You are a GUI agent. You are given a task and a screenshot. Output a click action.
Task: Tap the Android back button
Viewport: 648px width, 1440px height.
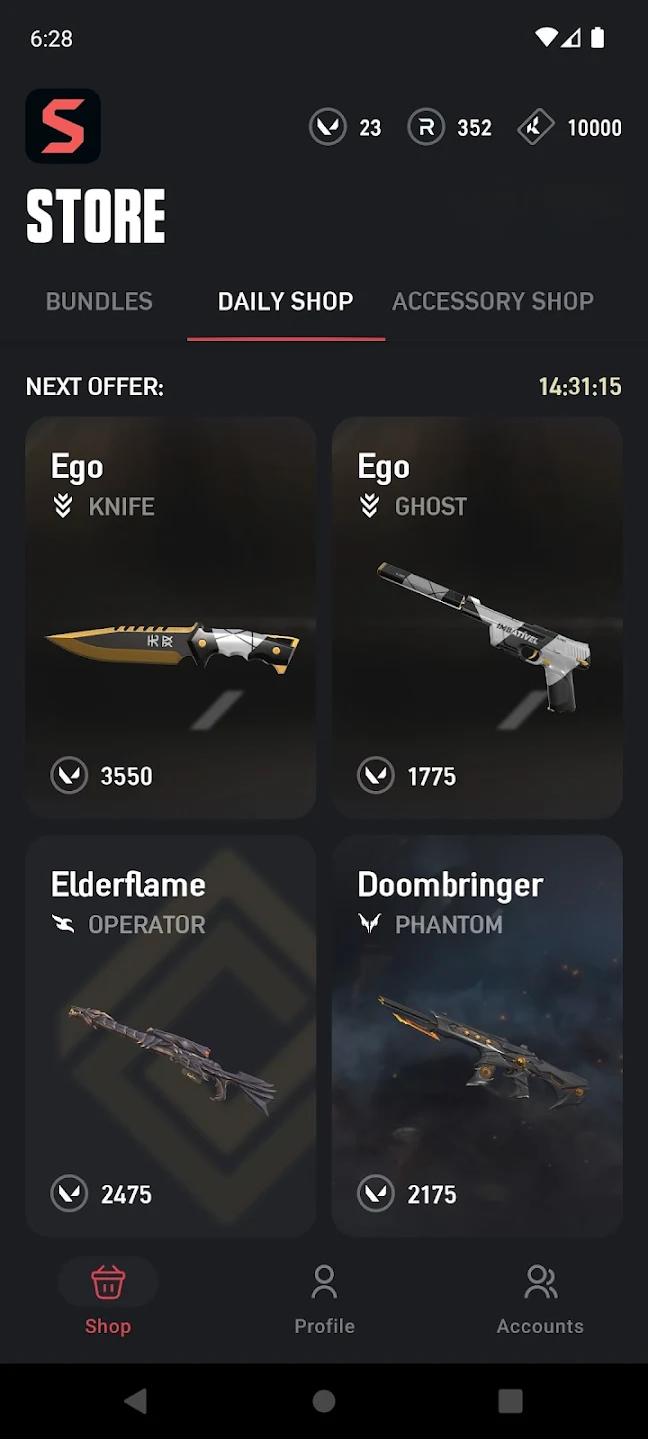point(136,1401)
